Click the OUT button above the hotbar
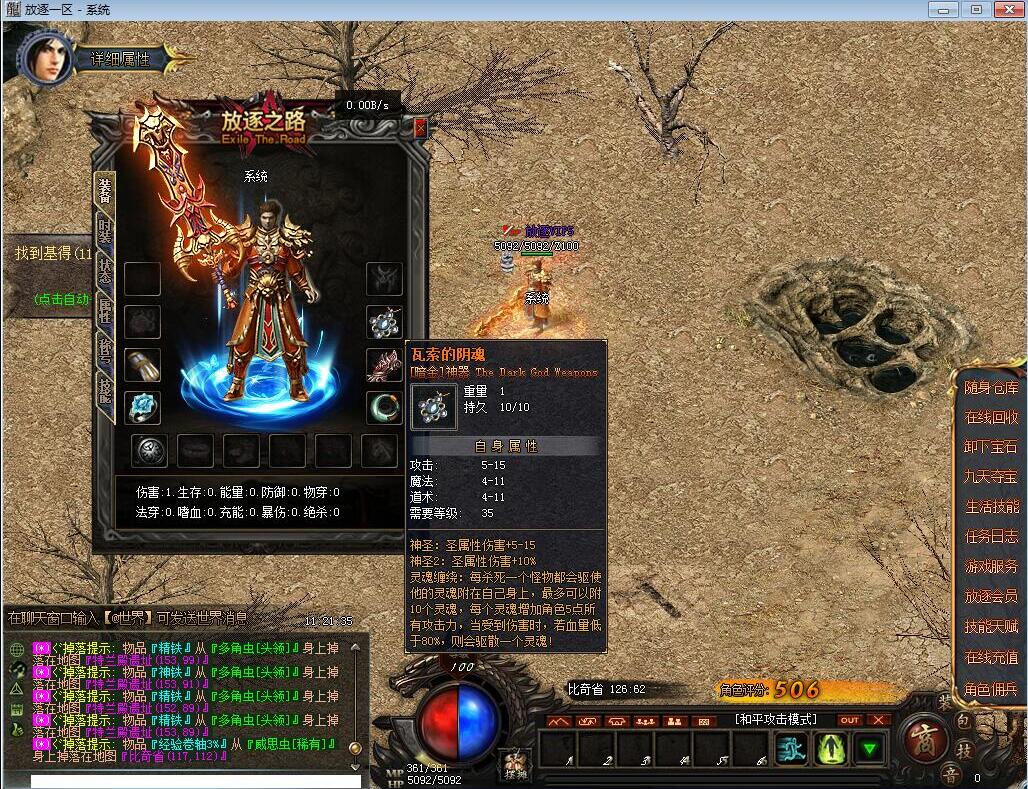The width and height of the screenshot is (1028, 789). (849, 720)
